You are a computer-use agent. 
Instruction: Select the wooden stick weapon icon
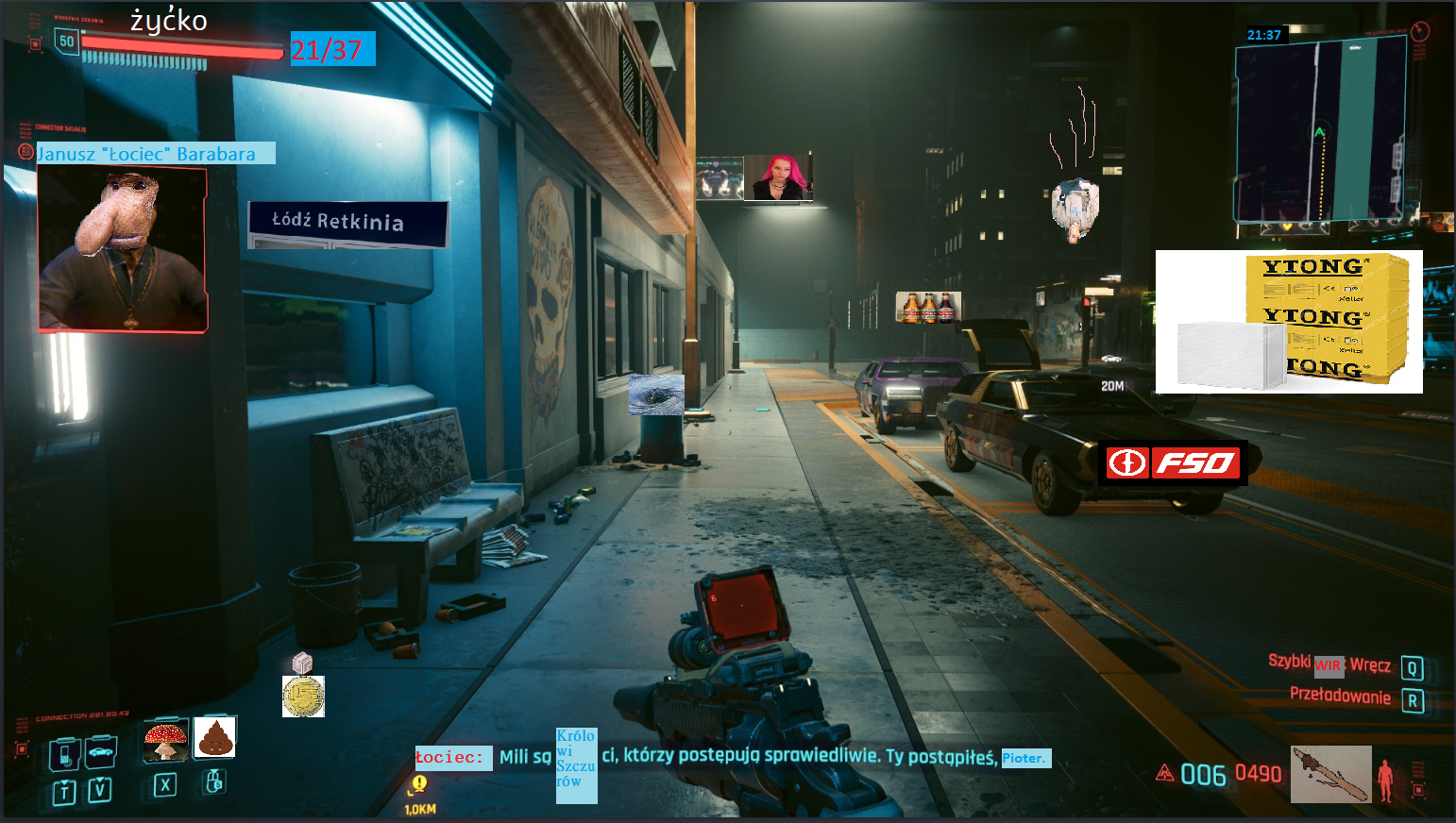pyautogui.click(x=1330, y=774)
